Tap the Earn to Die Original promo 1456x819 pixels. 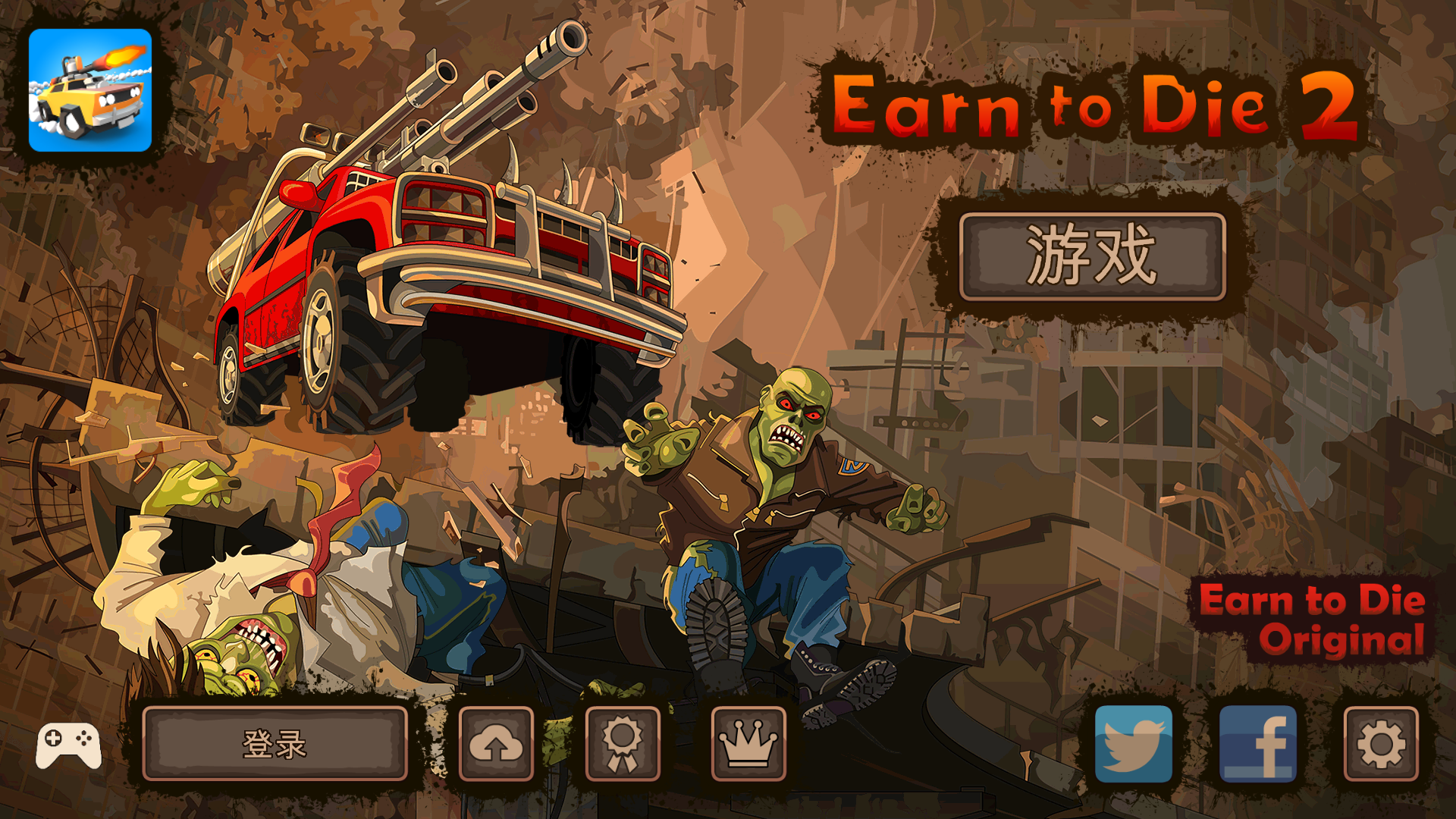coord(1313,619)
